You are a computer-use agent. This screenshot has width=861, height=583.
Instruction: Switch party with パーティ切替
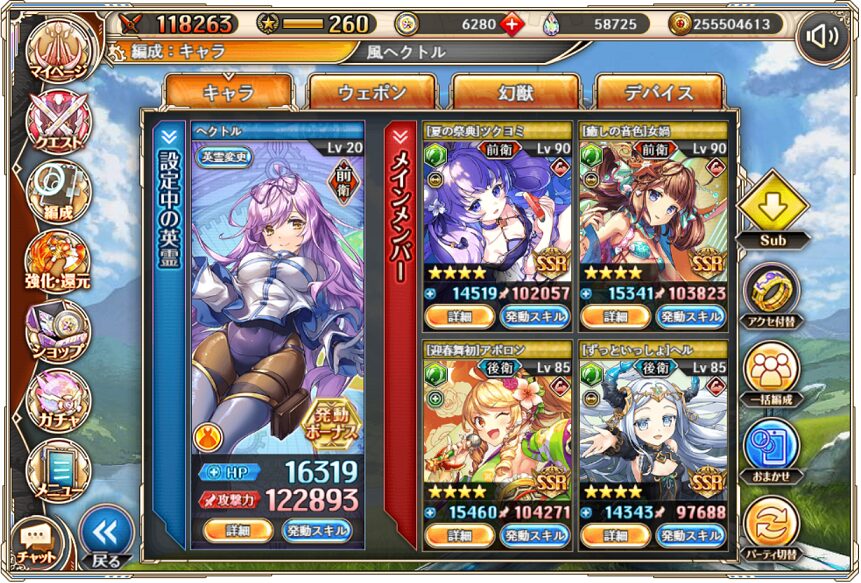click(771, 526)
